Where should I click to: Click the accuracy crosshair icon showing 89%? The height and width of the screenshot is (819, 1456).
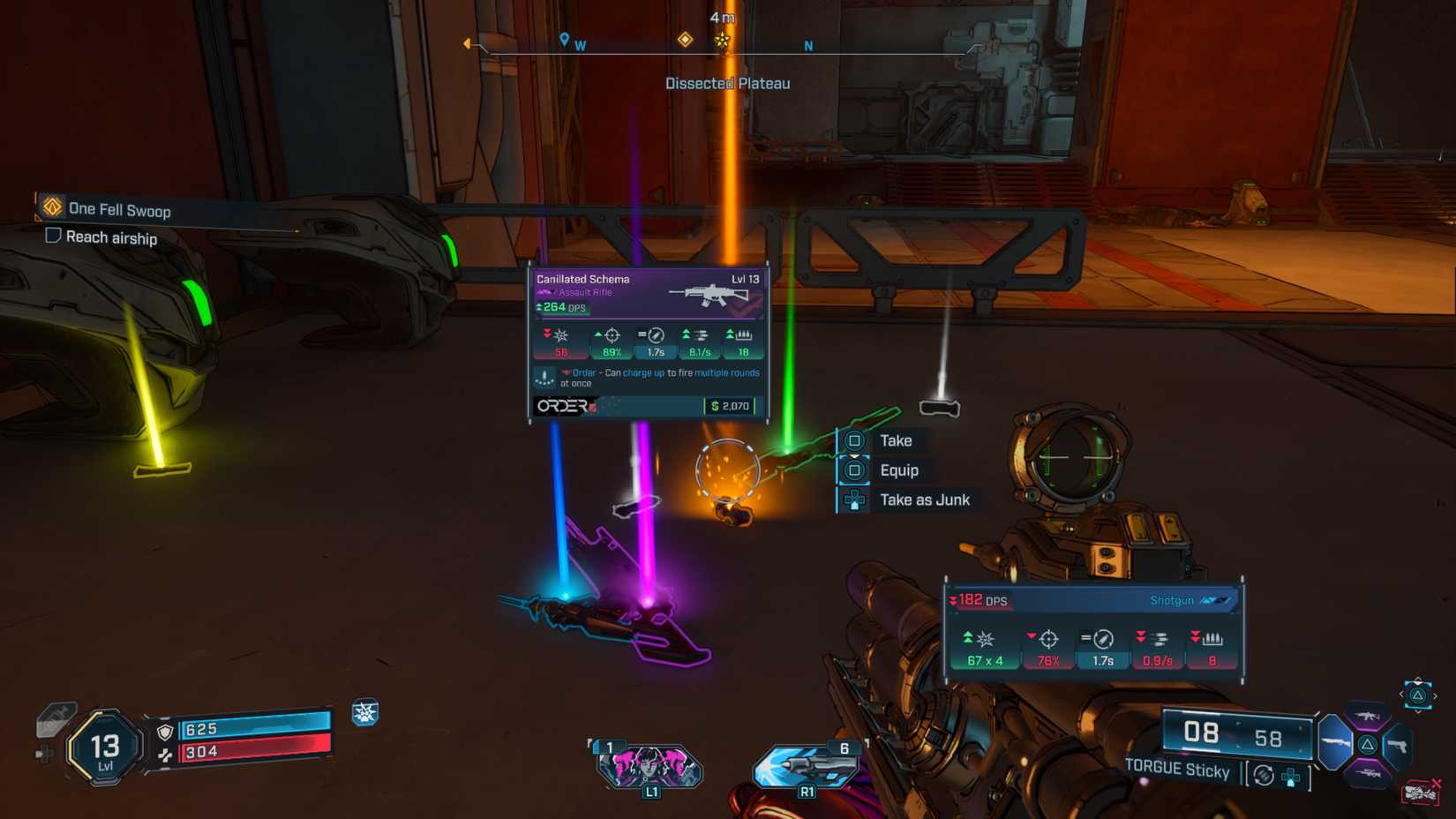(612, 336)
